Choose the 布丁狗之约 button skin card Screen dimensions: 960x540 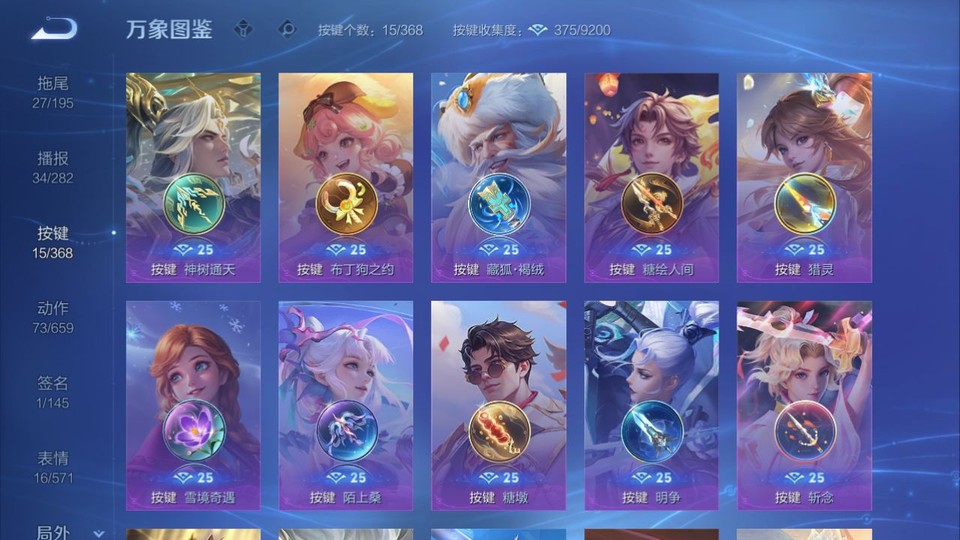tap(346, 177)
